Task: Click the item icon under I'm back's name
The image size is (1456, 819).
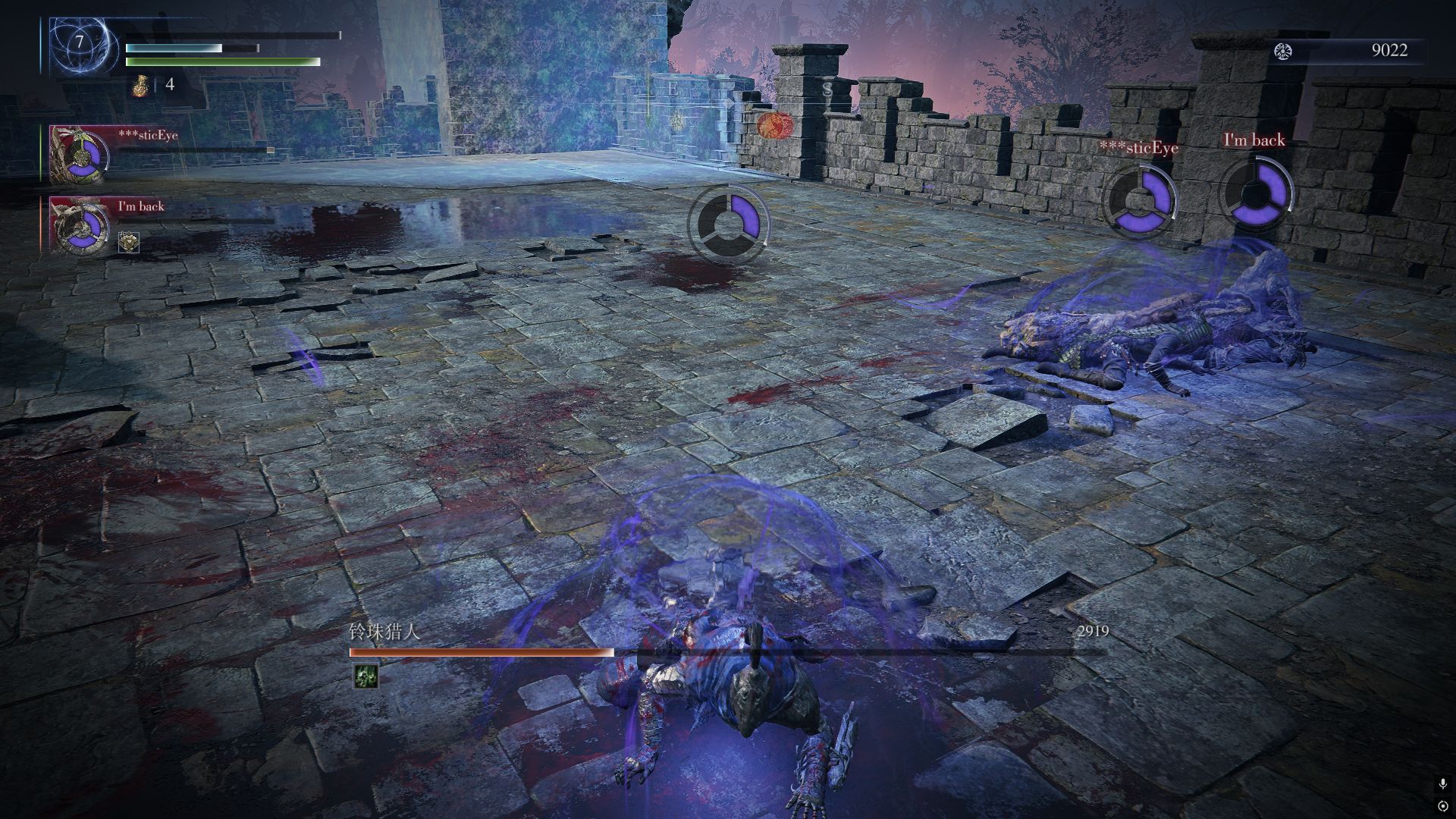Action: click(129, 242)
